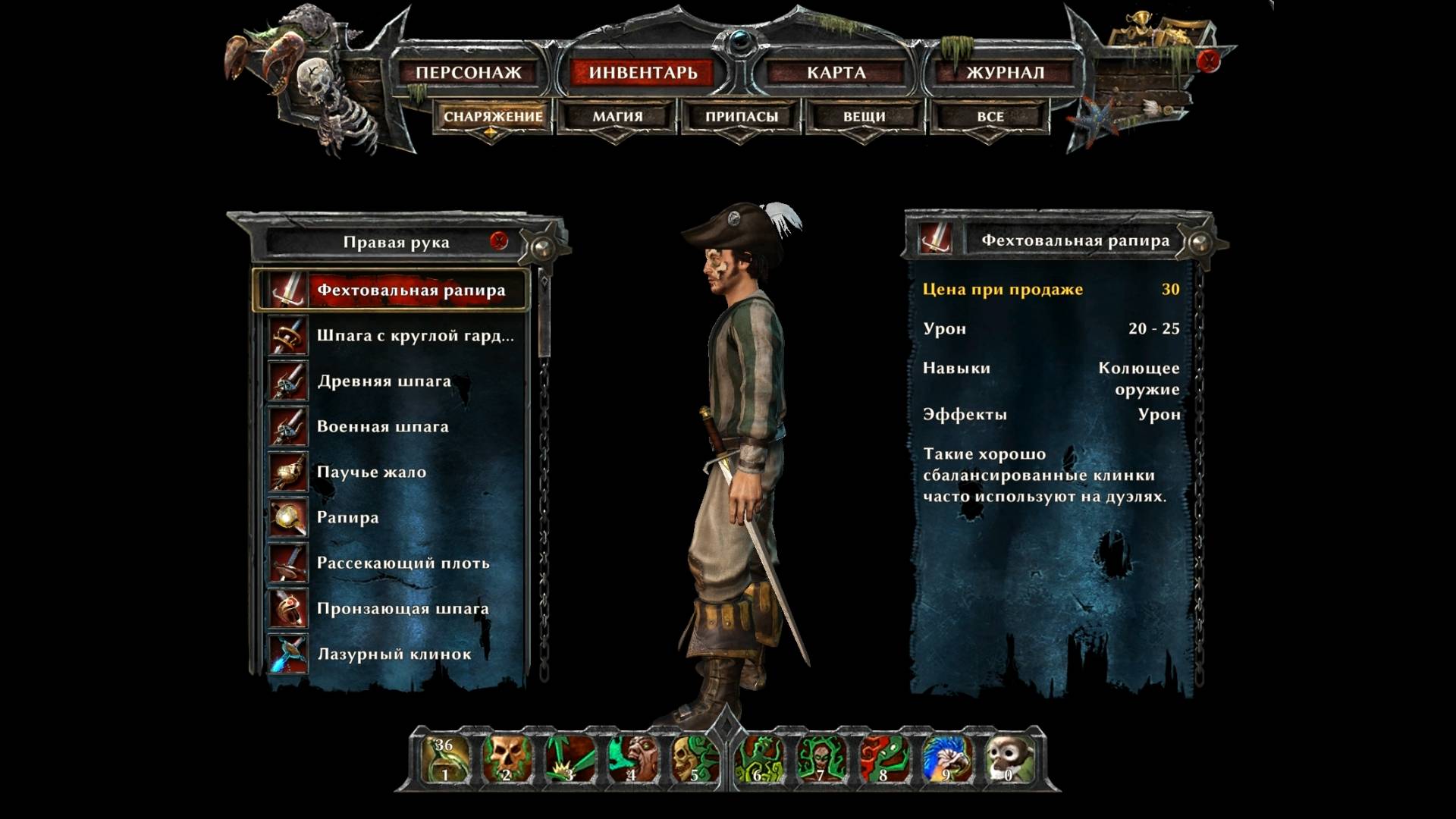Viewport: 1456px width, 819px height.
Task: Switch to the КАРТА tab
Action: (x=836, y=73)
